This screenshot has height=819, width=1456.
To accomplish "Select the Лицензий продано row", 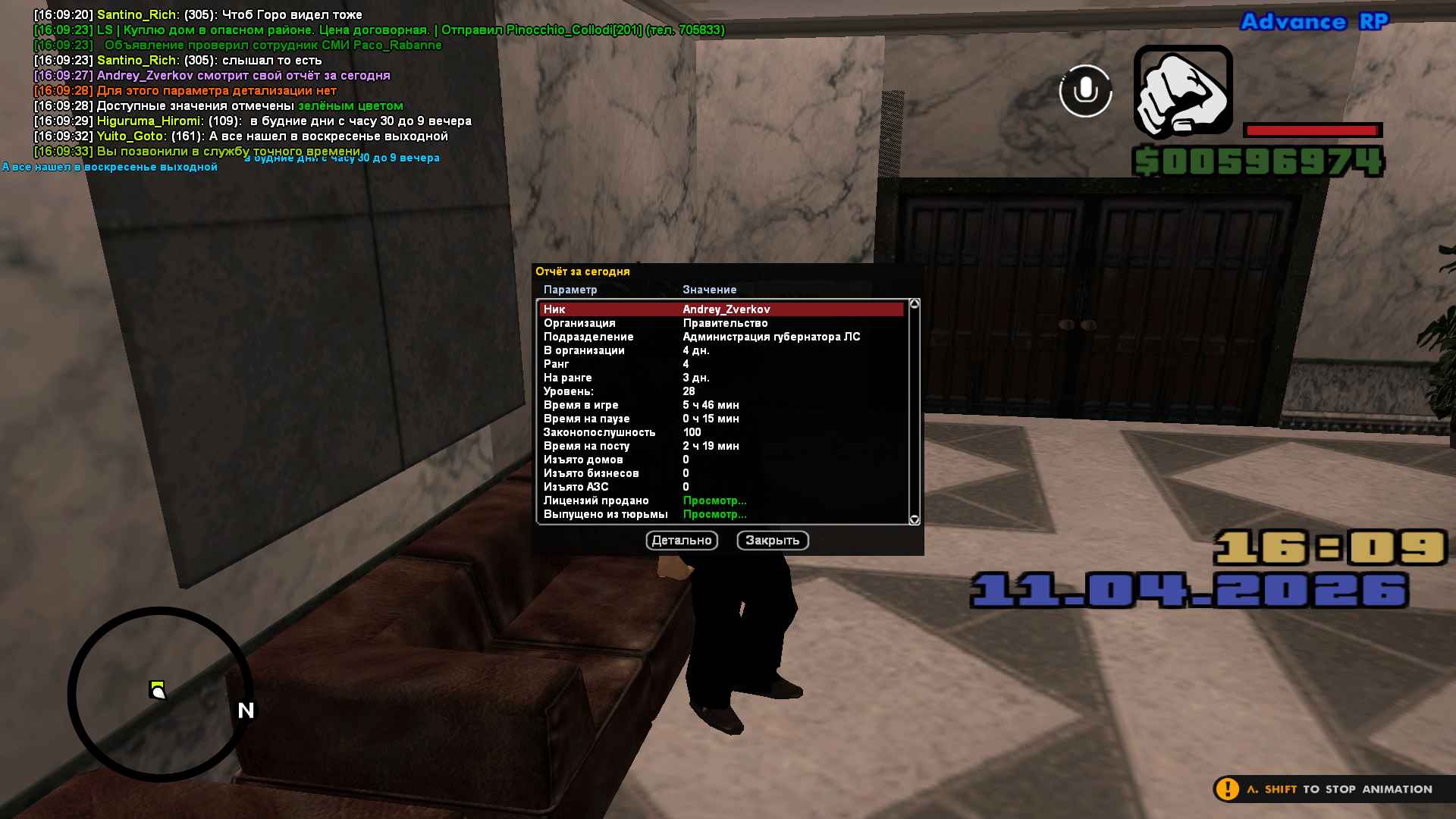I will click(720, 500).
